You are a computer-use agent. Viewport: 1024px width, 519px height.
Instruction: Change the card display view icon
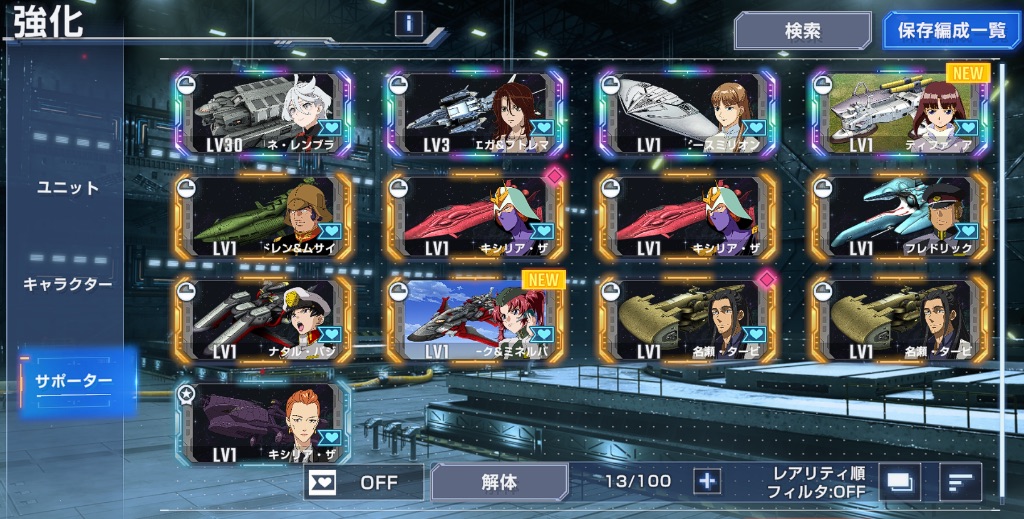(900, 482)
